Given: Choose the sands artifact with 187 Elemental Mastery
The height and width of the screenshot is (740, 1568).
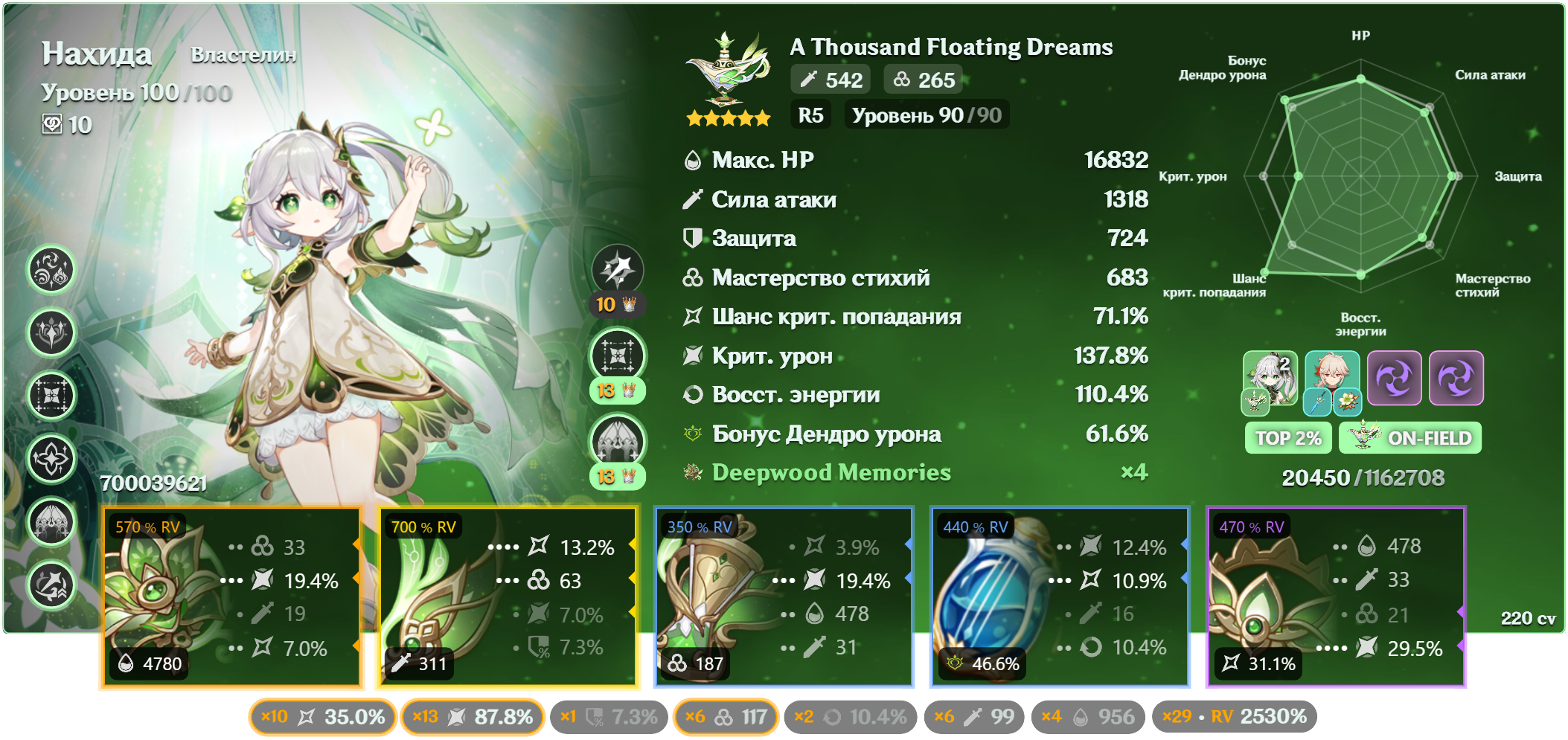Looking at the screenshot, I should [784, 597].
